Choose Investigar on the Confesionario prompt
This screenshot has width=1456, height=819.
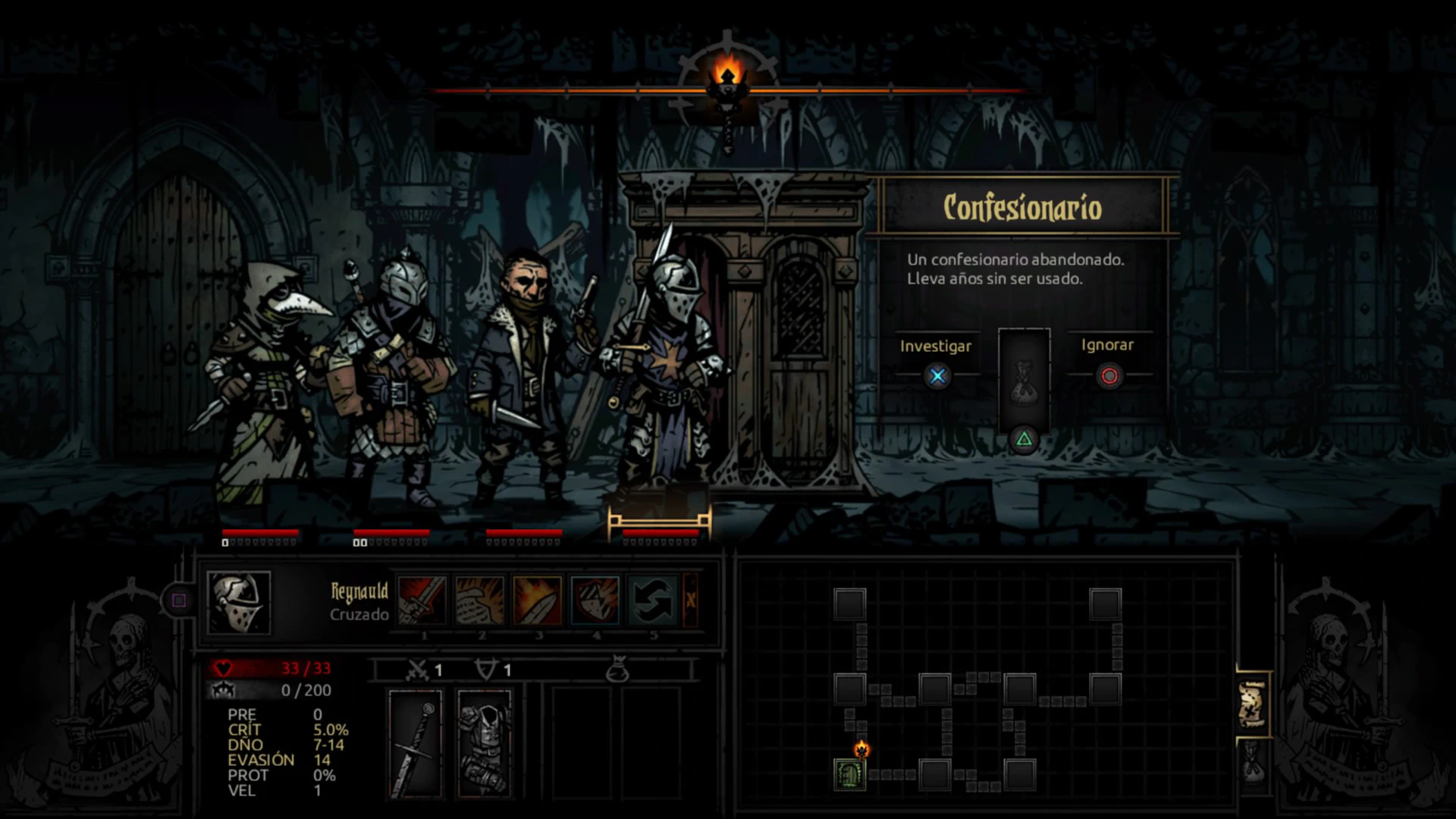pyautogui.click(x=937, y=375)
